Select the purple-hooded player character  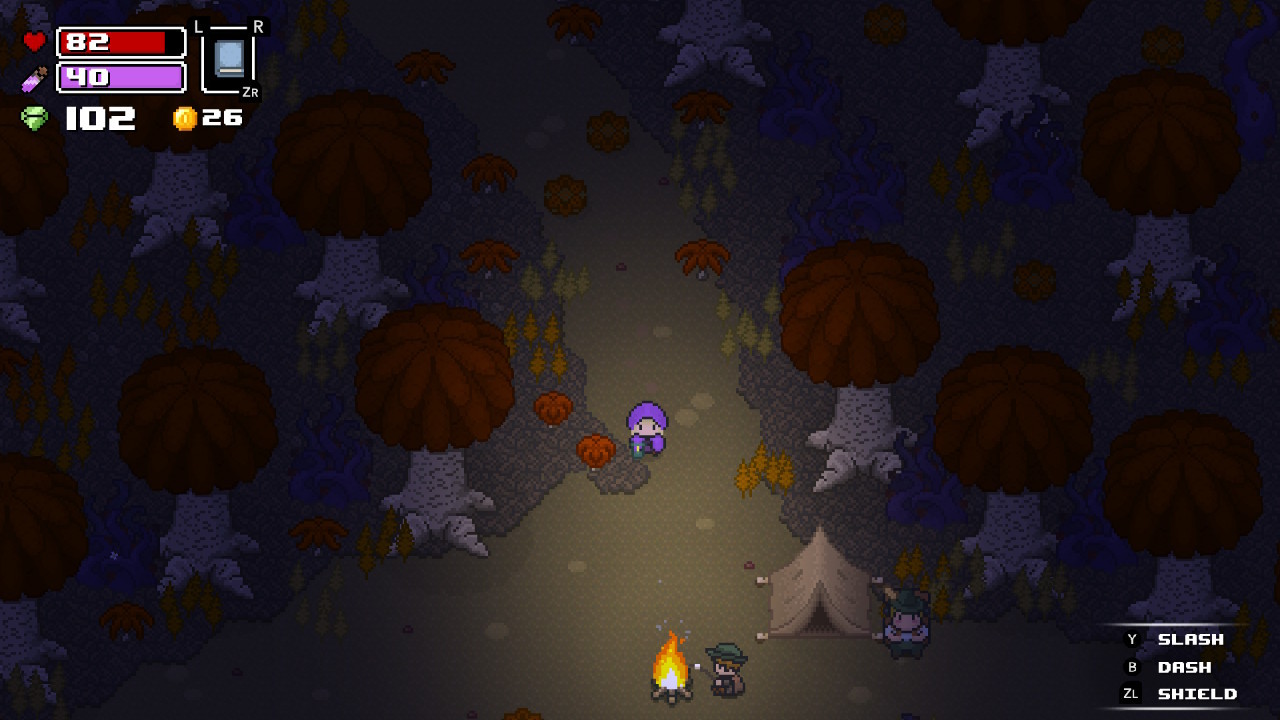pyautogui.click(x=645, y=428)
